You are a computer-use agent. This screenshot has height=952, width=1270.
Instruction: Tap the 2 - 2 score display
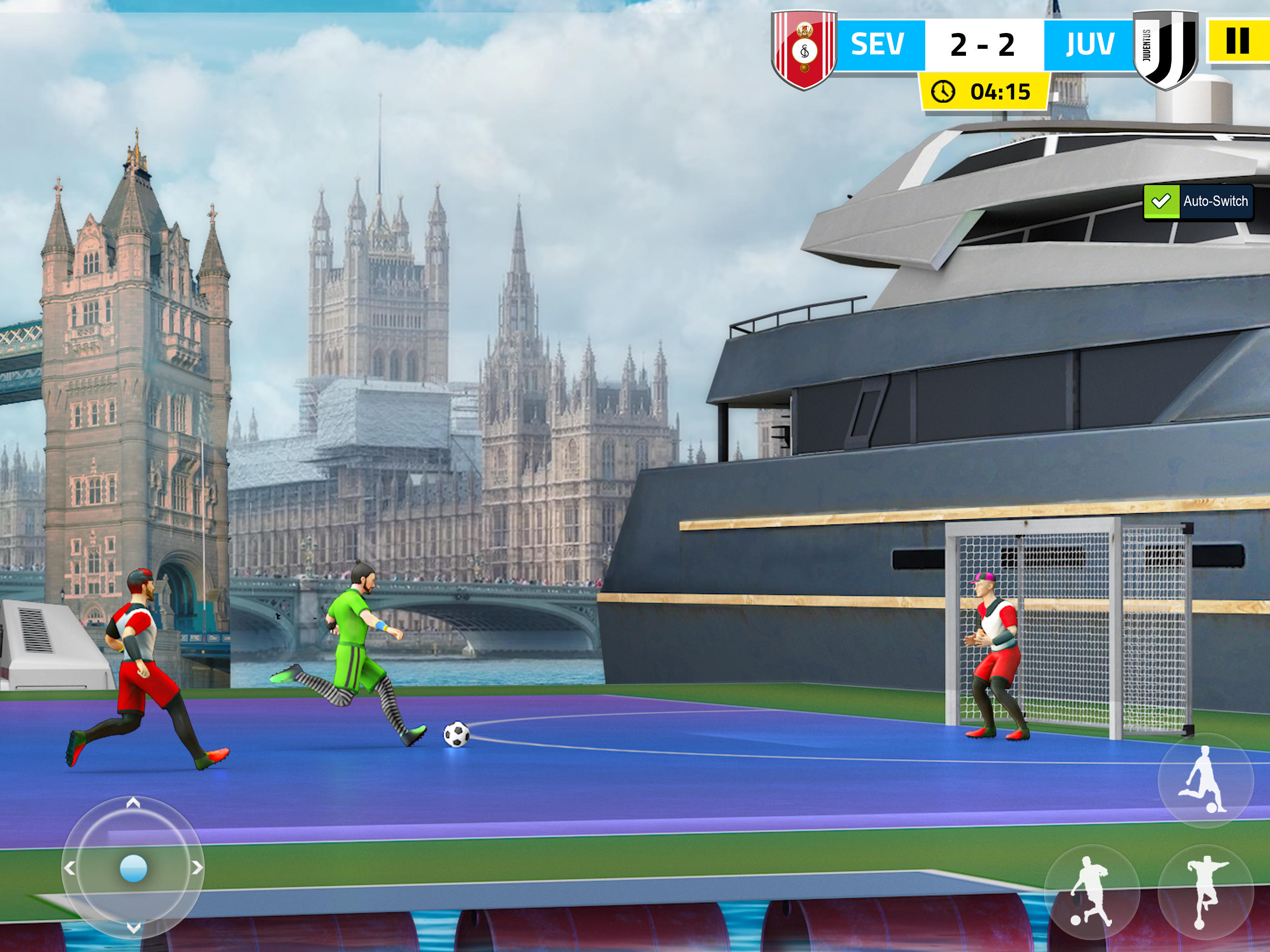pyautogui.click(x=983, y=45)
